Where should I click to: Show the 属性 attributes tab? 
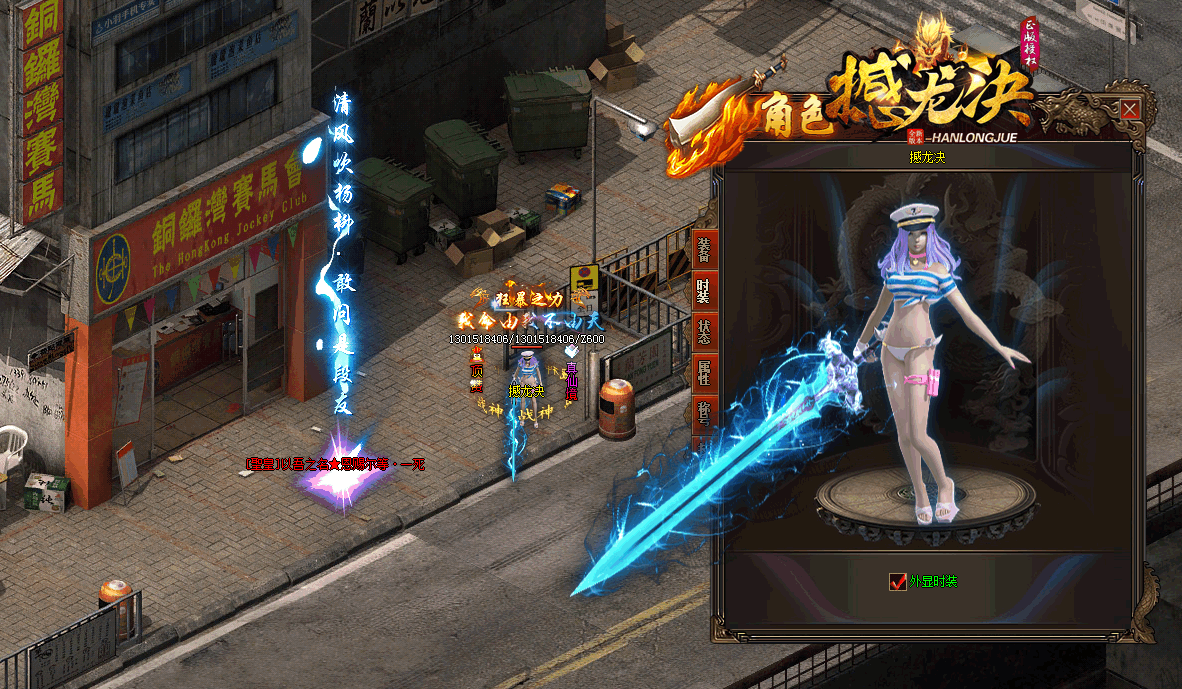click(x=703, y=374)
